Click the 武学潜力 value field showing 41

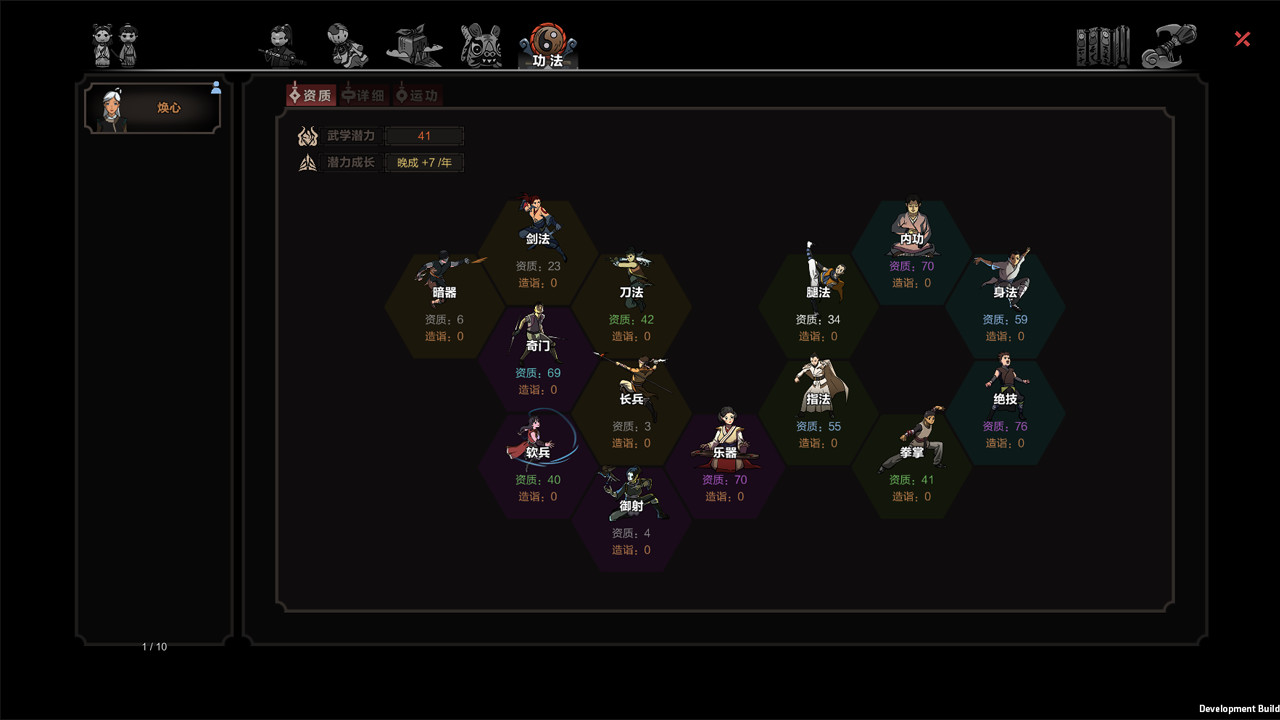tap(423, 135)
